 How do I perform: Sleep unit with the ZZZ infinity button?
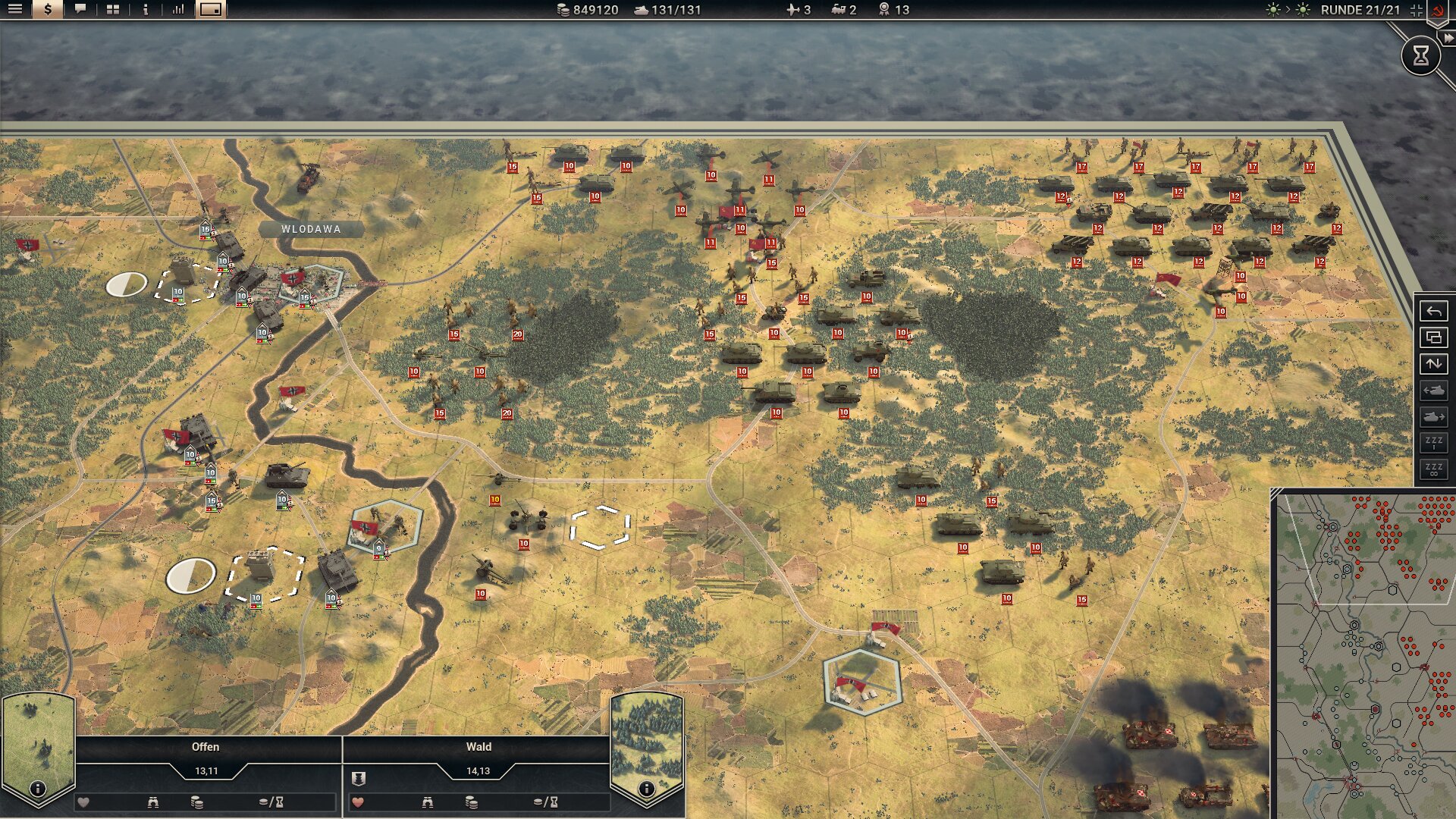tap(1433, 469)
